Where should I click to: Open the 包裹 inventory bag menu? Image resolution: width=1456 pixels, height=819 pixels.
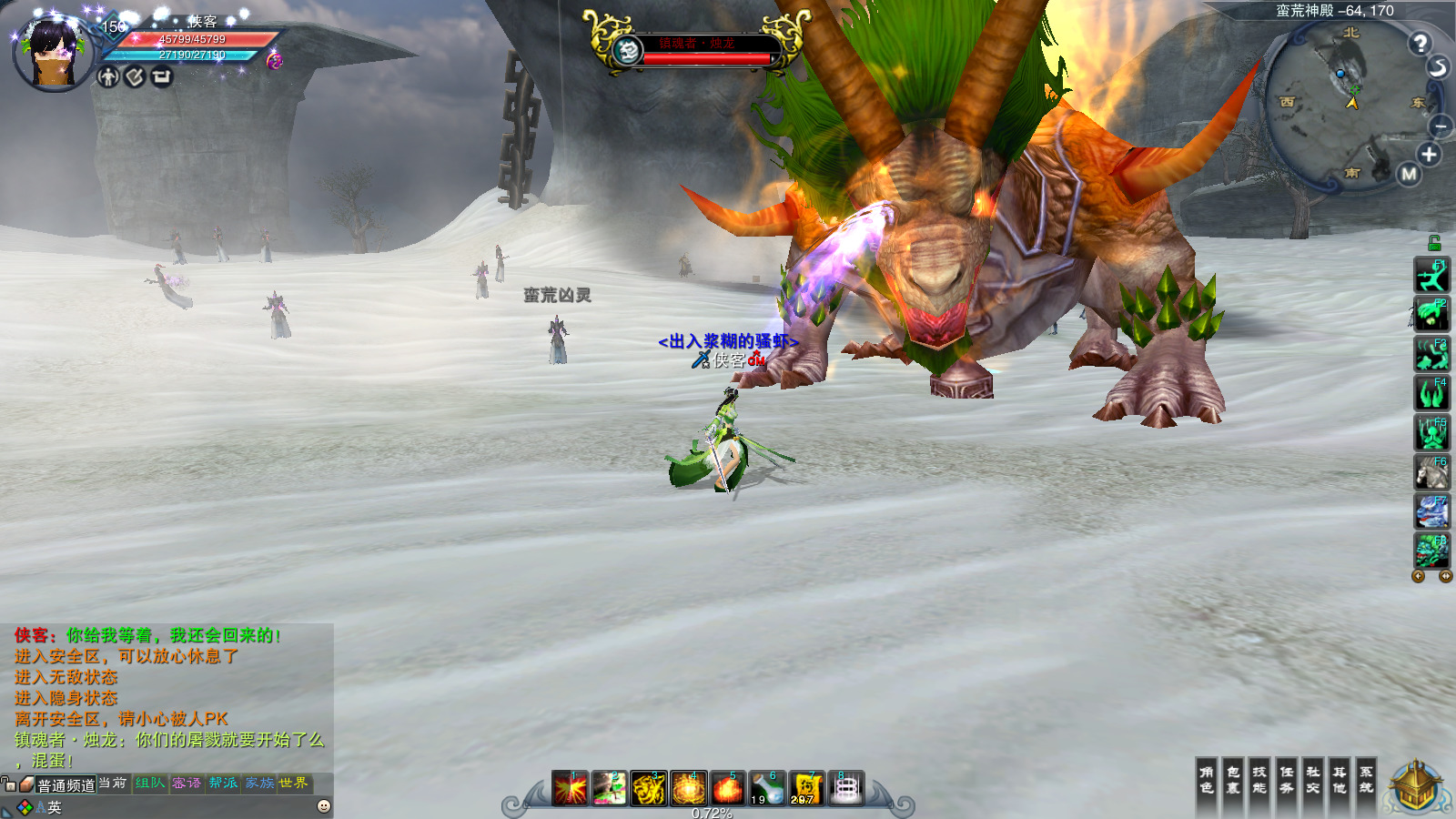[x=1233, y=780]
